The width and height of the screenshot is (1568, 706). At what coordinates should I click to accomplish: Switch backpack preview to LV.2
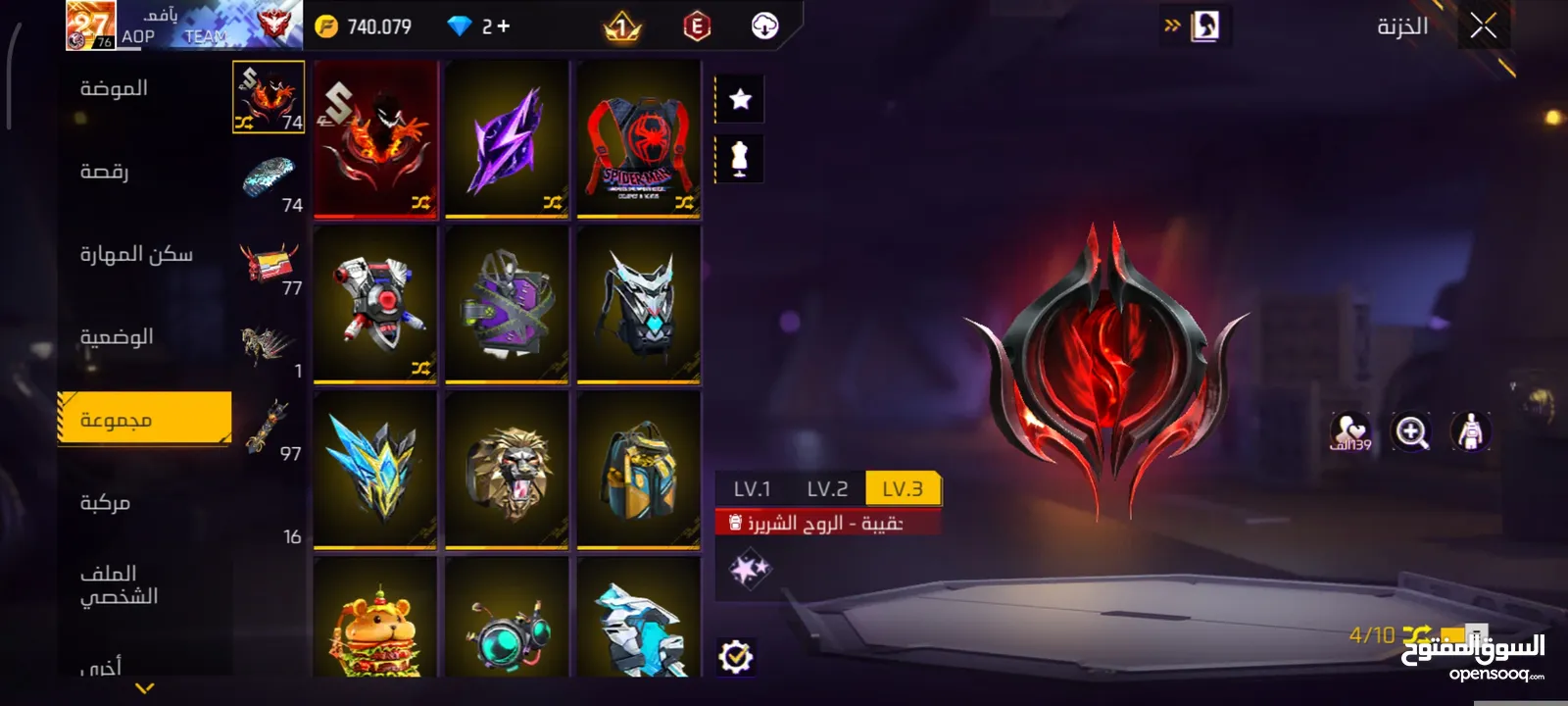(827, 489)
